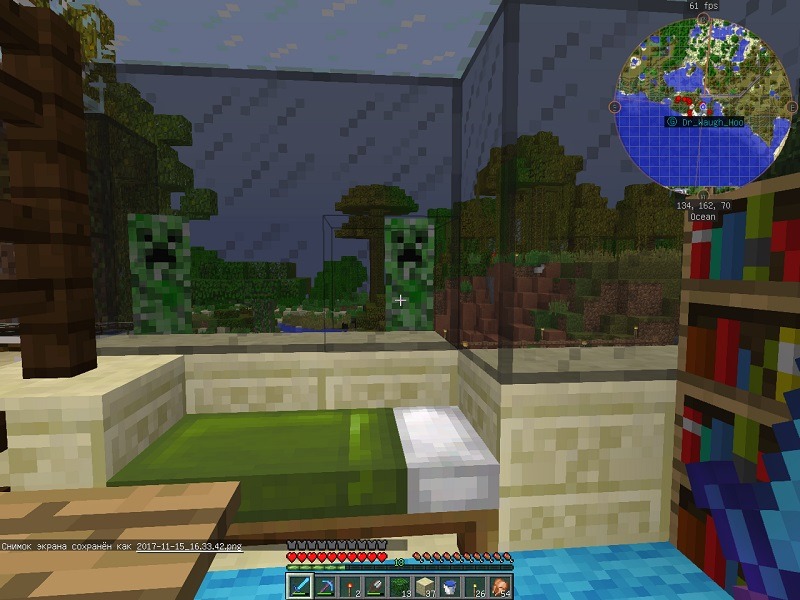The height and width of the screenshot is (600, 800).
Task: Choose the bucket hotbar slot
Action: click(x=449, y=585)
